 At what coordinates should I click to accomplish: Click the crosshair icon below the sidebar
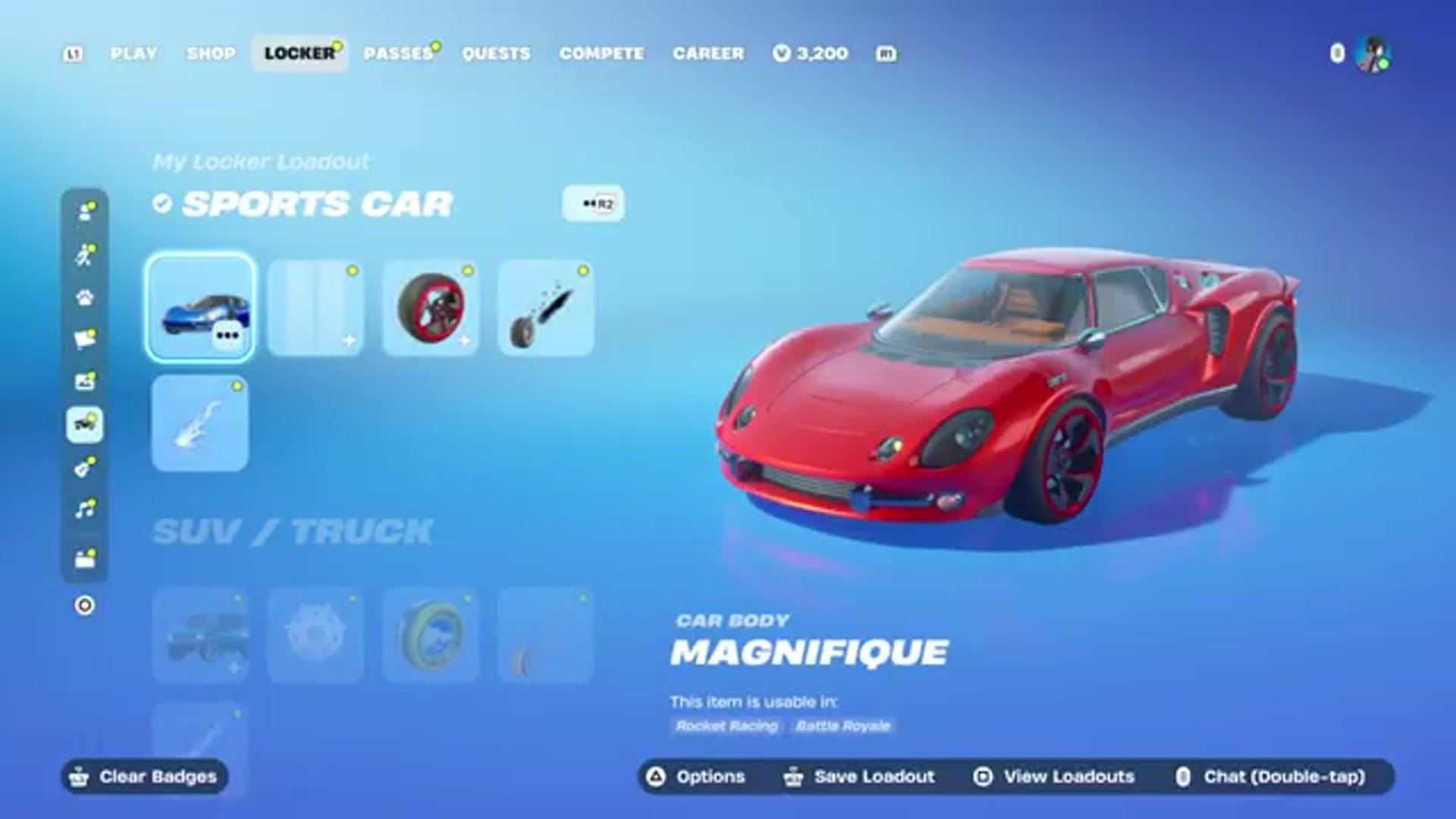click(86, 605)
